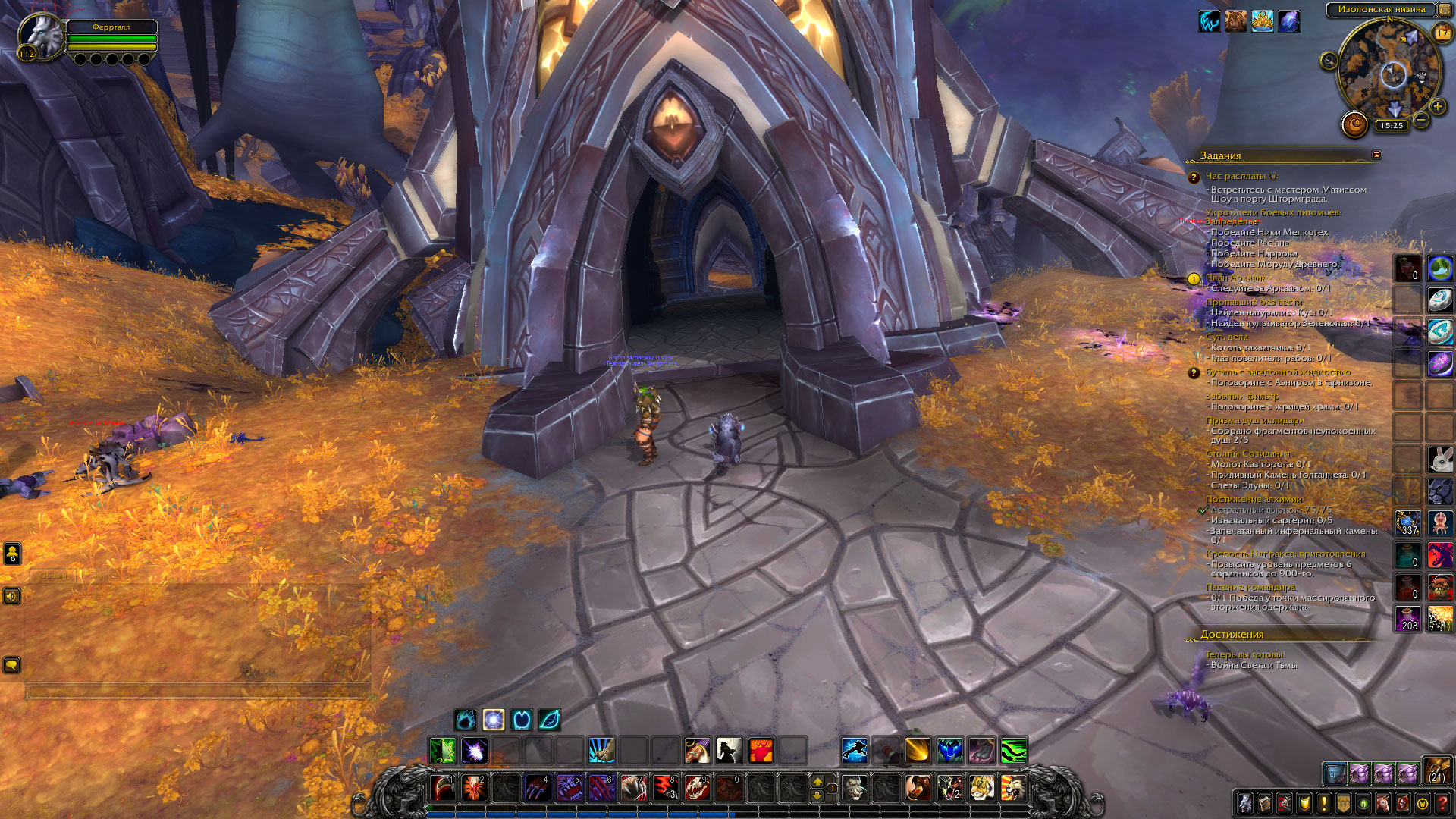Open the chat speech bubble button
Viewport: 1456px width, 819px height.
[12, 665]
